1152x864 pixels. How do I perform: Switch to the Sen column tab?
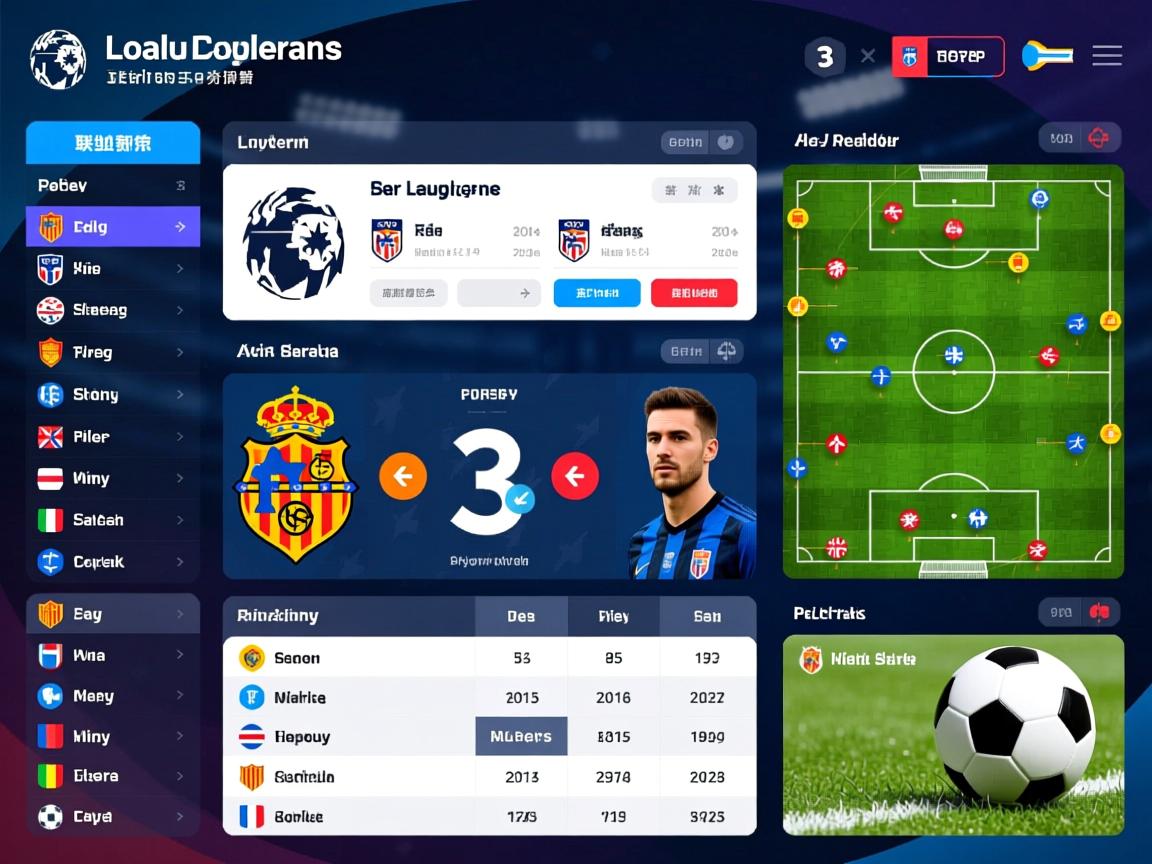click(x=707, y=616)
